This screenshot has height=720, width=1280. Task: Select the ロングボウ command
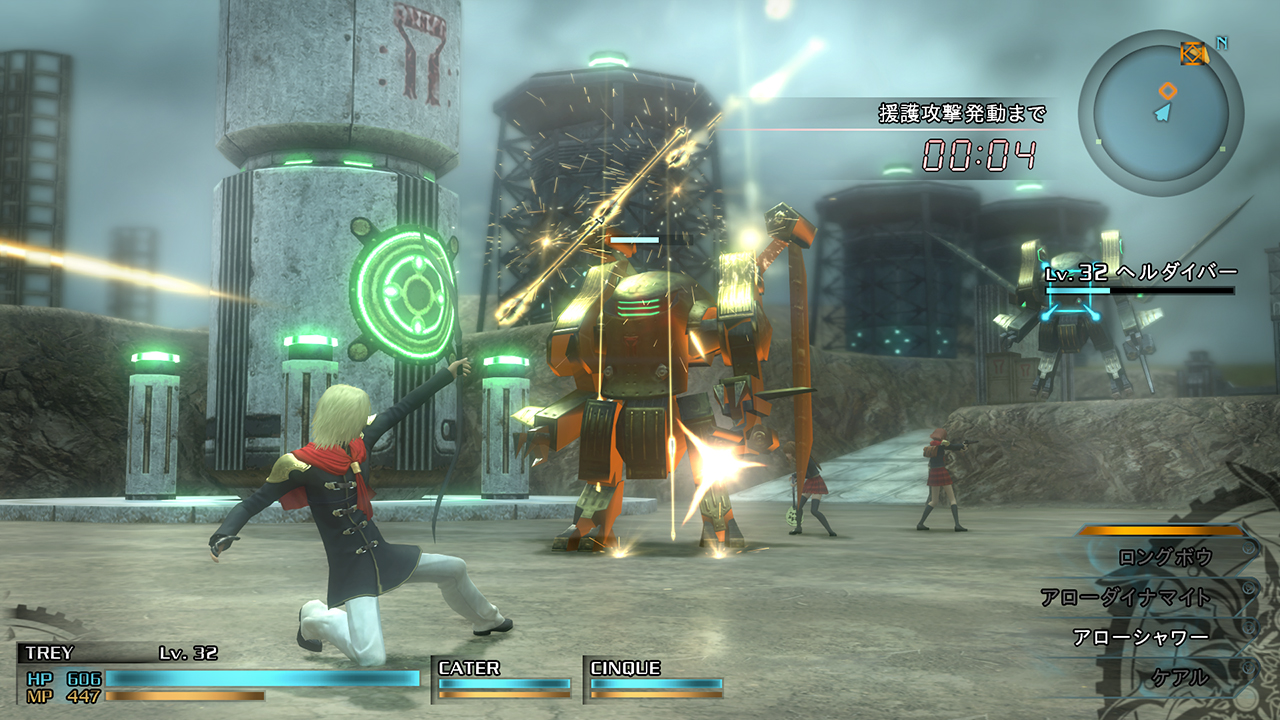pyautogui.click(x=1164, y=557)
